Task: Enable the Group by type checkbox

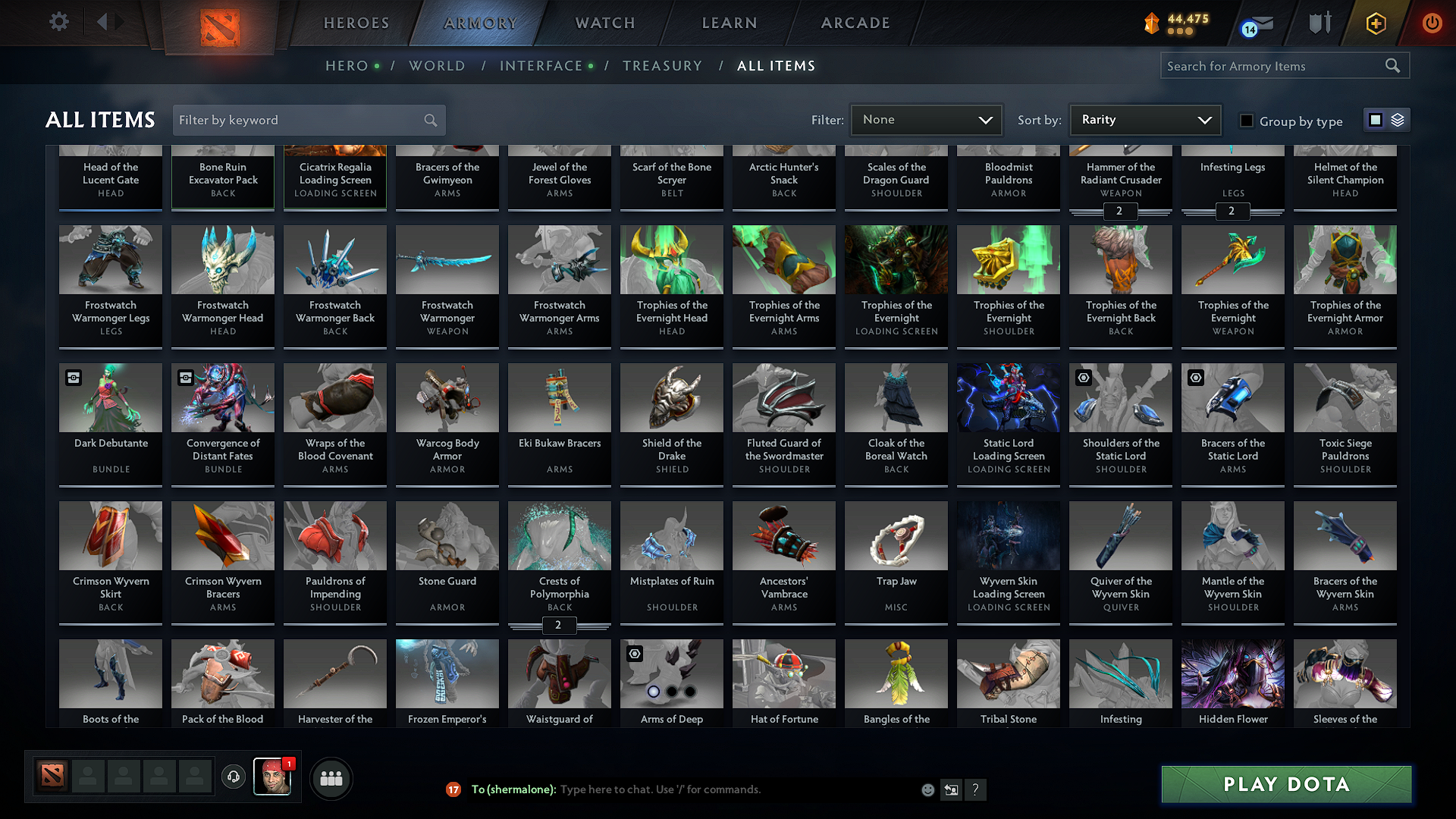Action: (1247, 121)
